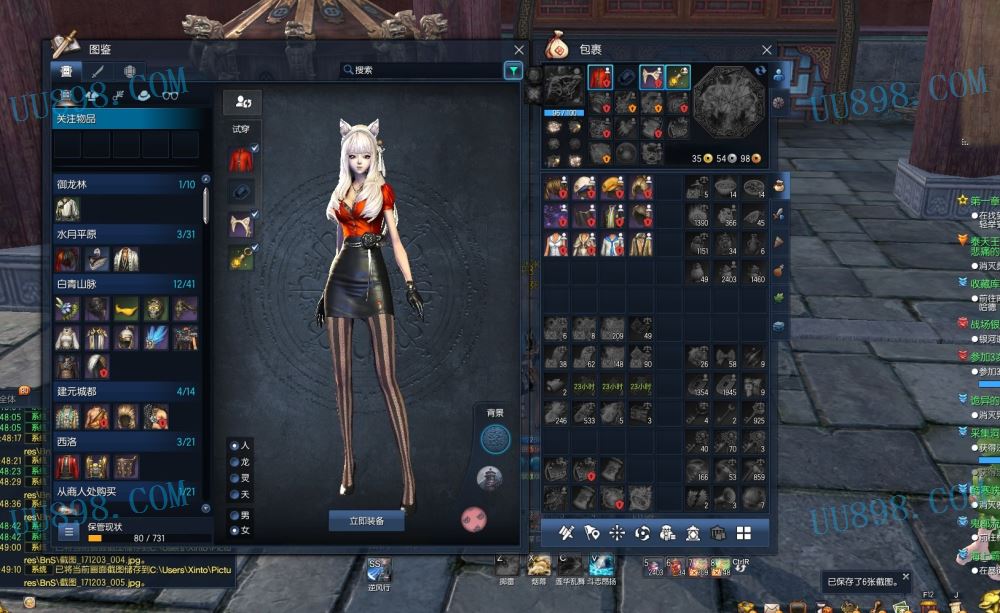Screen dimensions: 1000x613
Task: Select the 人 race option
Action: pyautogui.click(x=235, y=445)
